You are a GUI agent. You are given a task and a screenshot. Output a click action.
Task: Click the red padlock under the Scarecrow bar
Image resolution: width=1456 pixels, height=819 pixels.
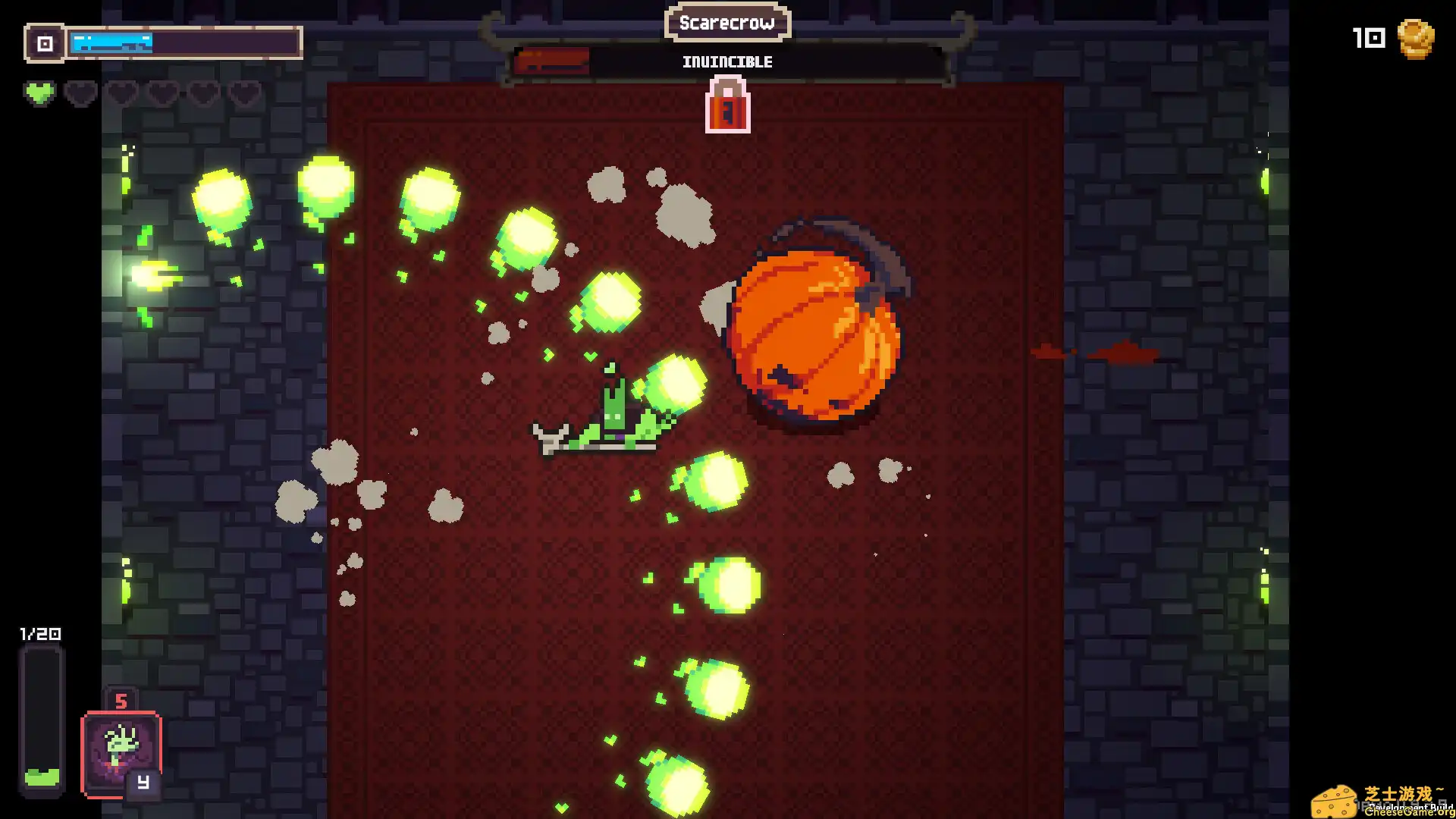tap(727, 107)
